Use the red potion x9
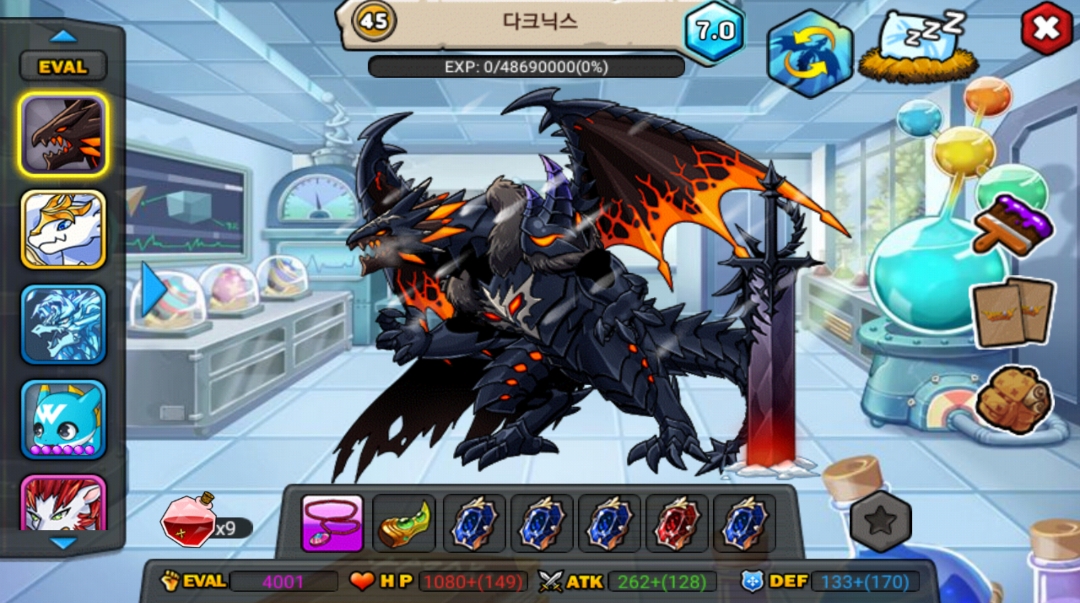This screenshot has width=1080, height=603. [x=189, y=519]
